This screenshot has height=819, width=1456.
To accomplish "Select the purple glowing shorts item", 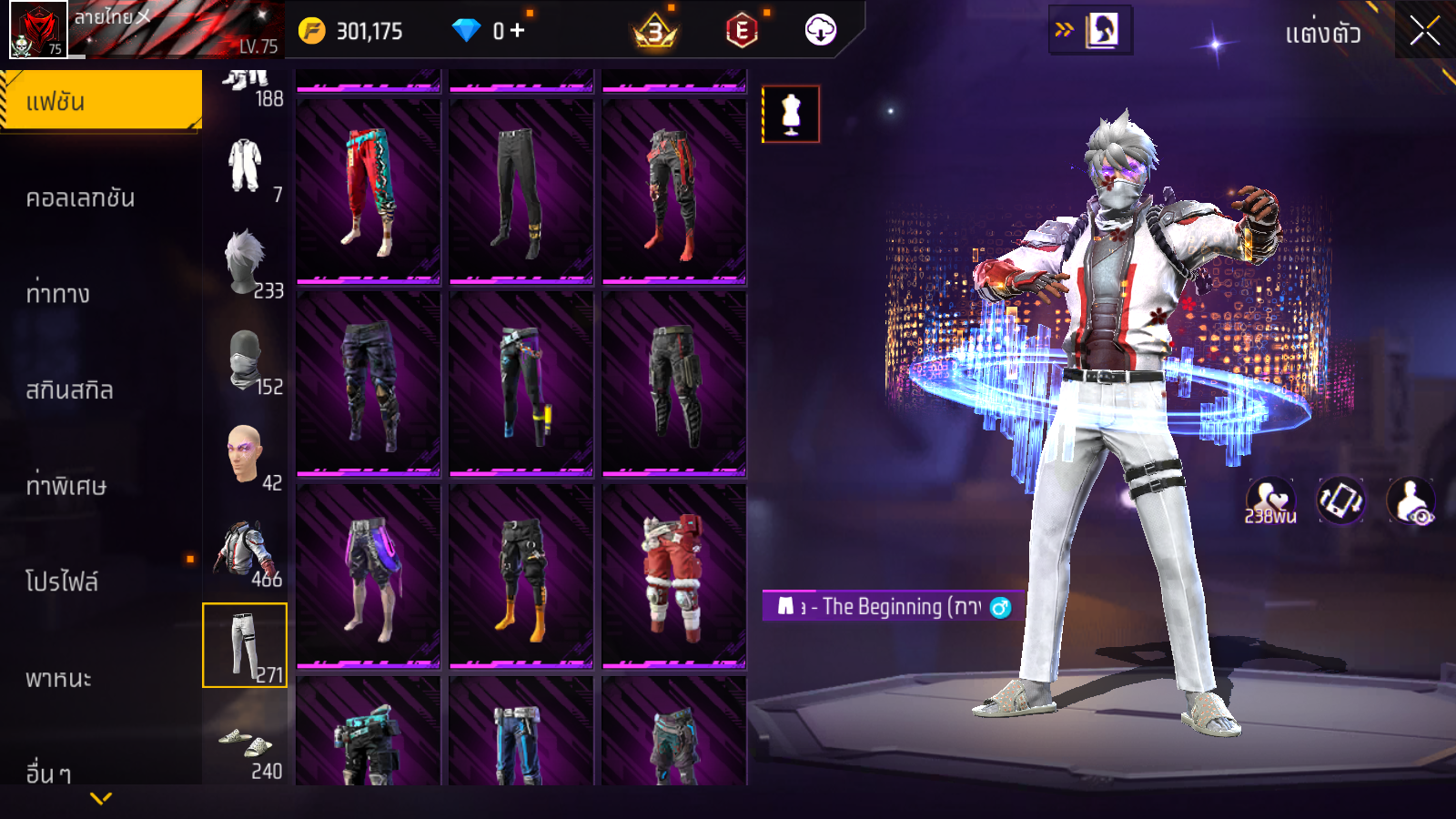I will click(369, 576).
